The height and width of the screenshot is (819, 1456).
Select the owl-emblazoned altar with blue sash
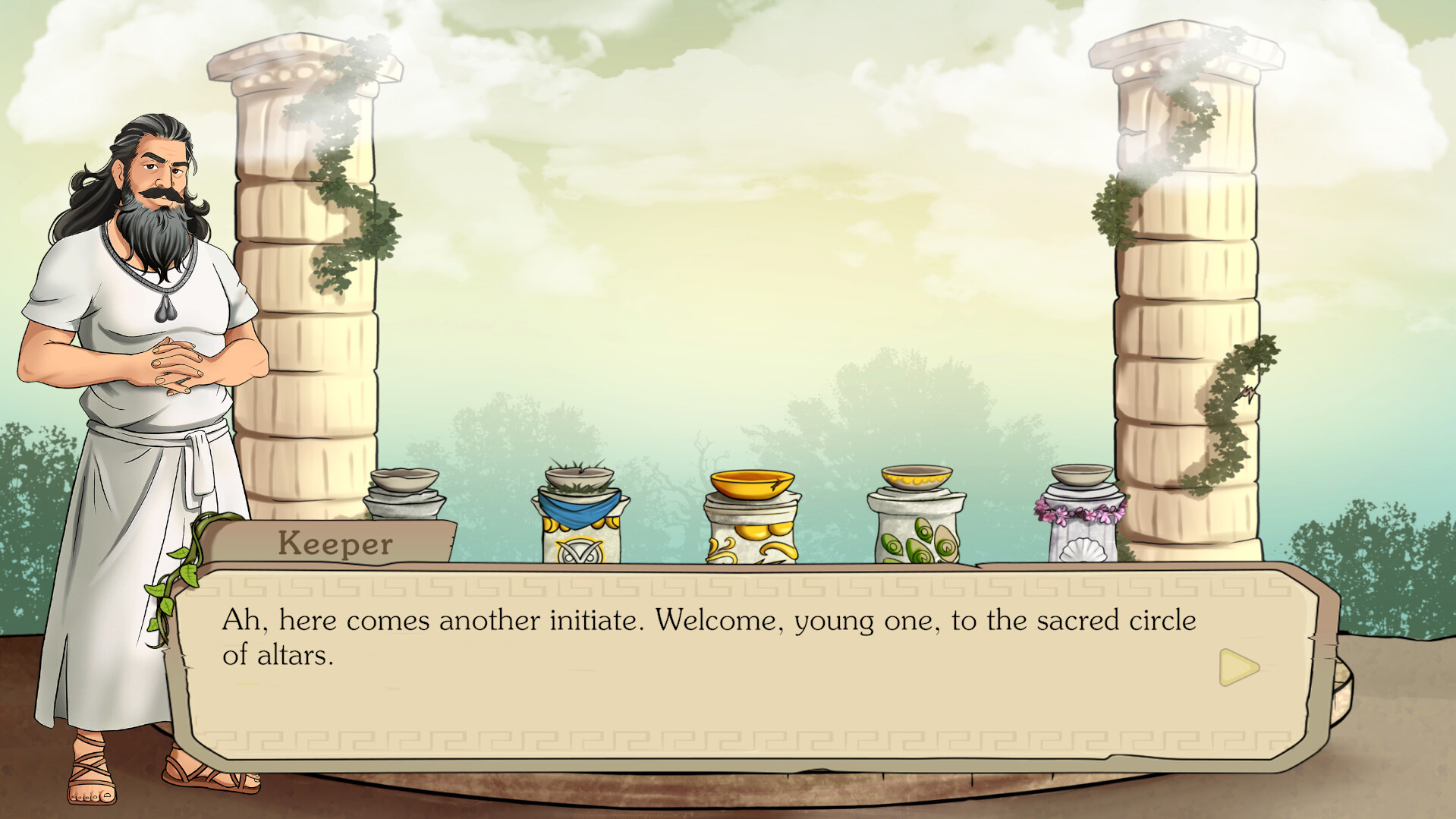point(579,531)
